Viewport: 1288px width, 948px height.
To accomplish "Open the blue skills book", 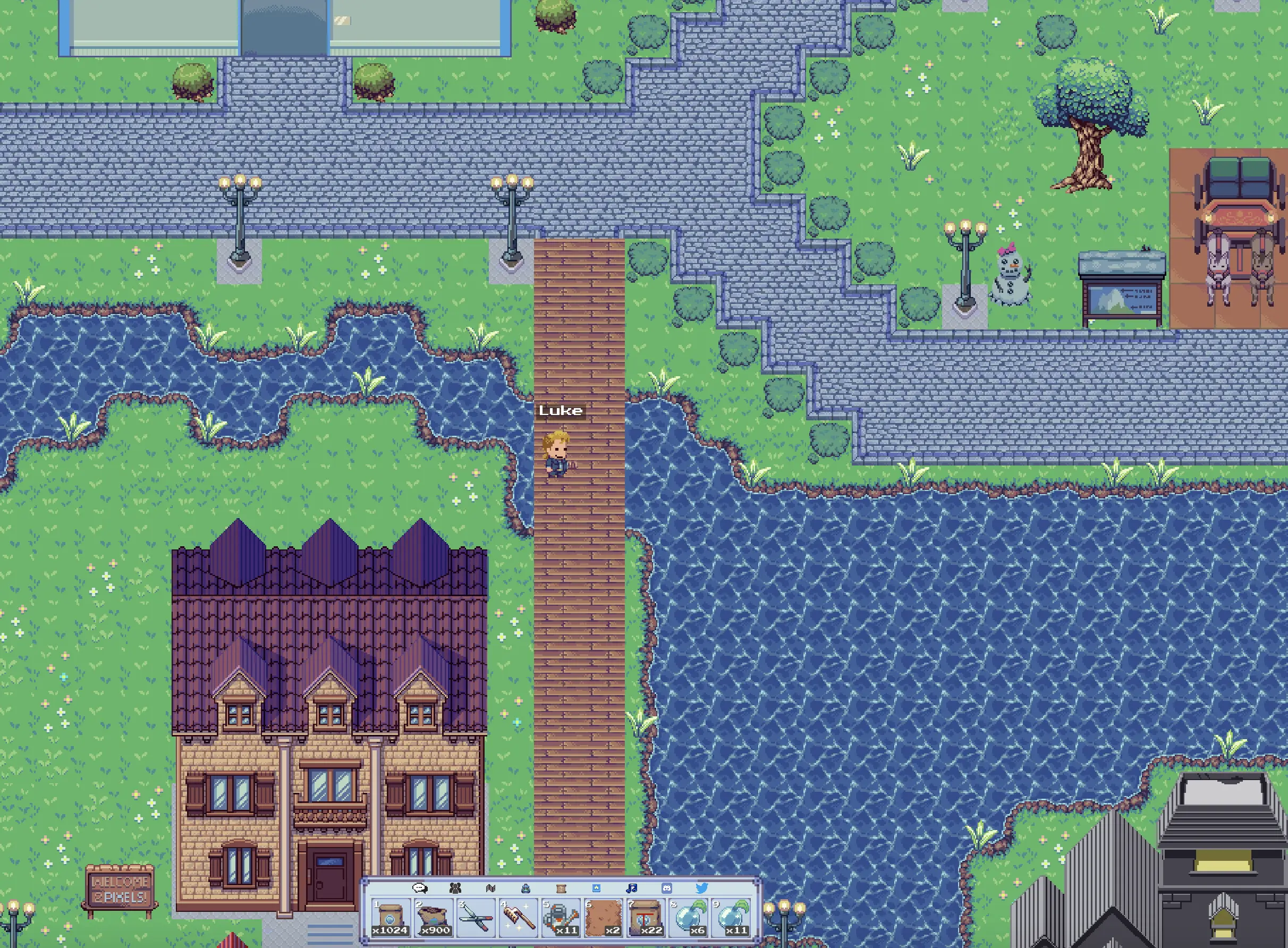I will click(596, 888).
